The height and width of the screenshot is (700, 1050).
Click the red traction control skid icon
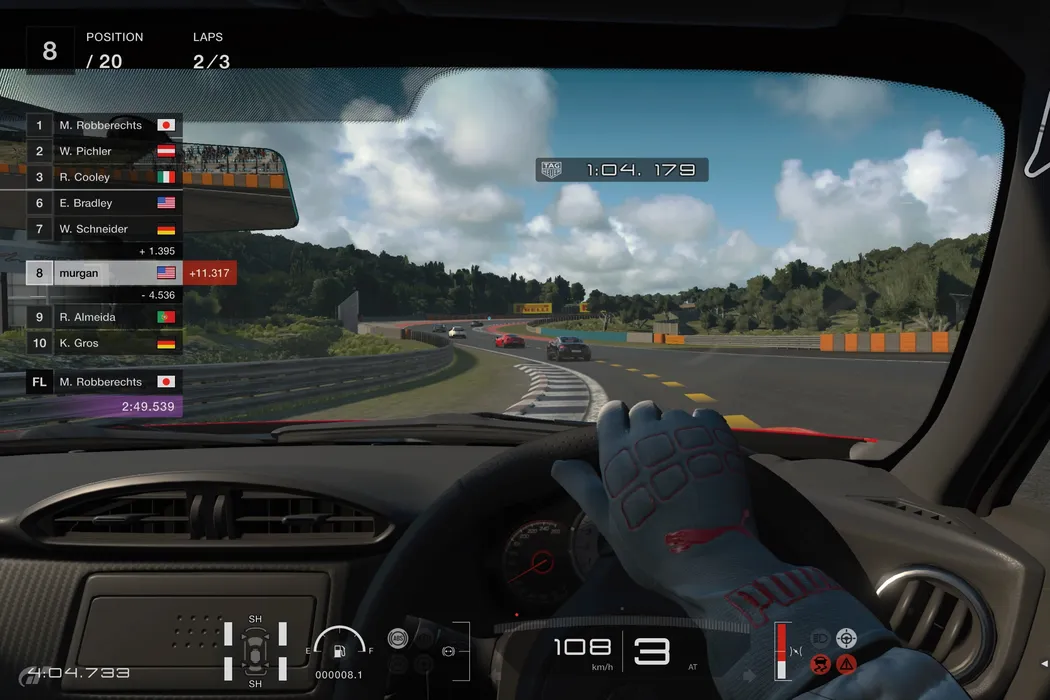820,662
